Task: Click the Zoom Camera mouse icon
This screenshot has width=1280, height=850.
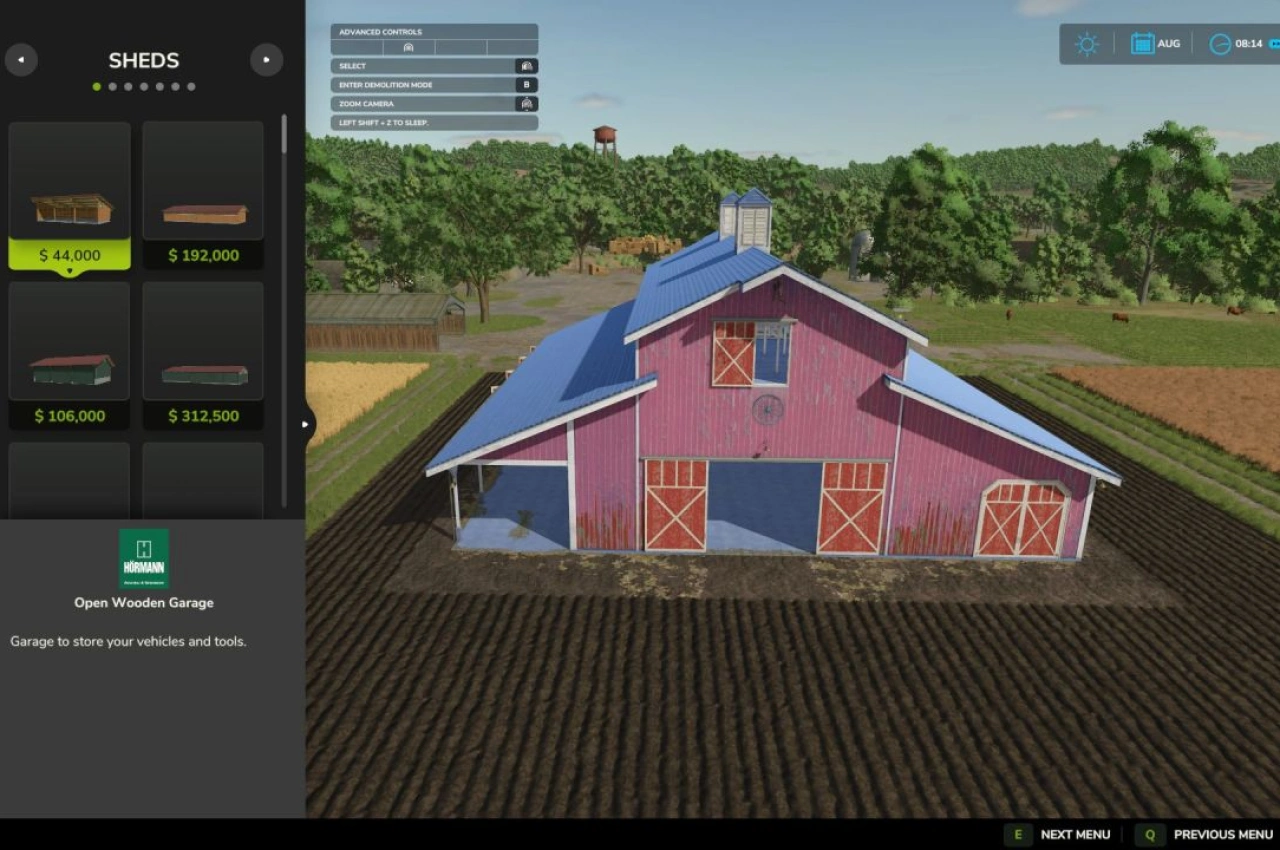Action: coord(527,103)
